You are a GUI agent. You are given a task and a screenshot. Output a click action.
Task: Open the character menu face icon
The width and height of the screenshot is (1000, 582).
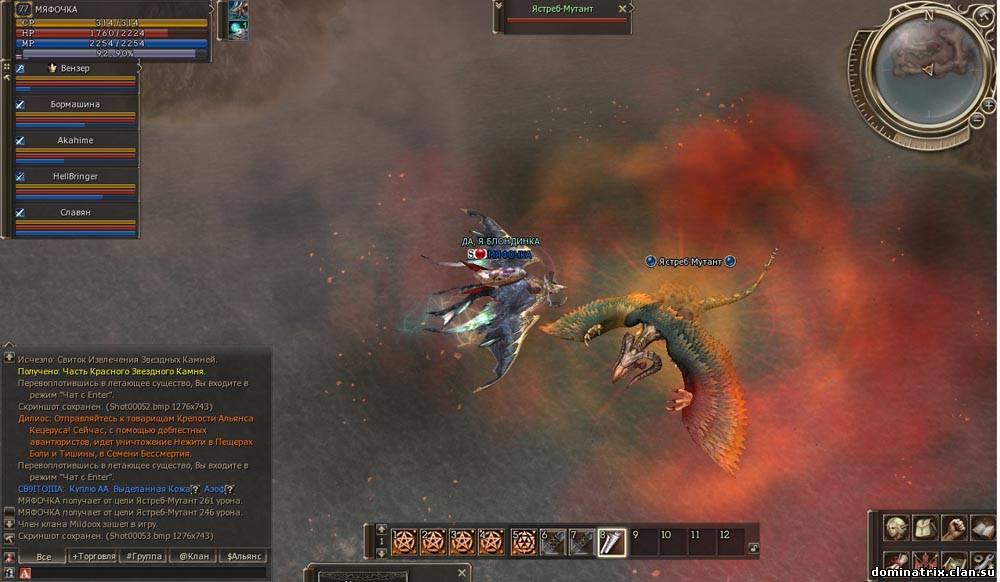(896, 527)
